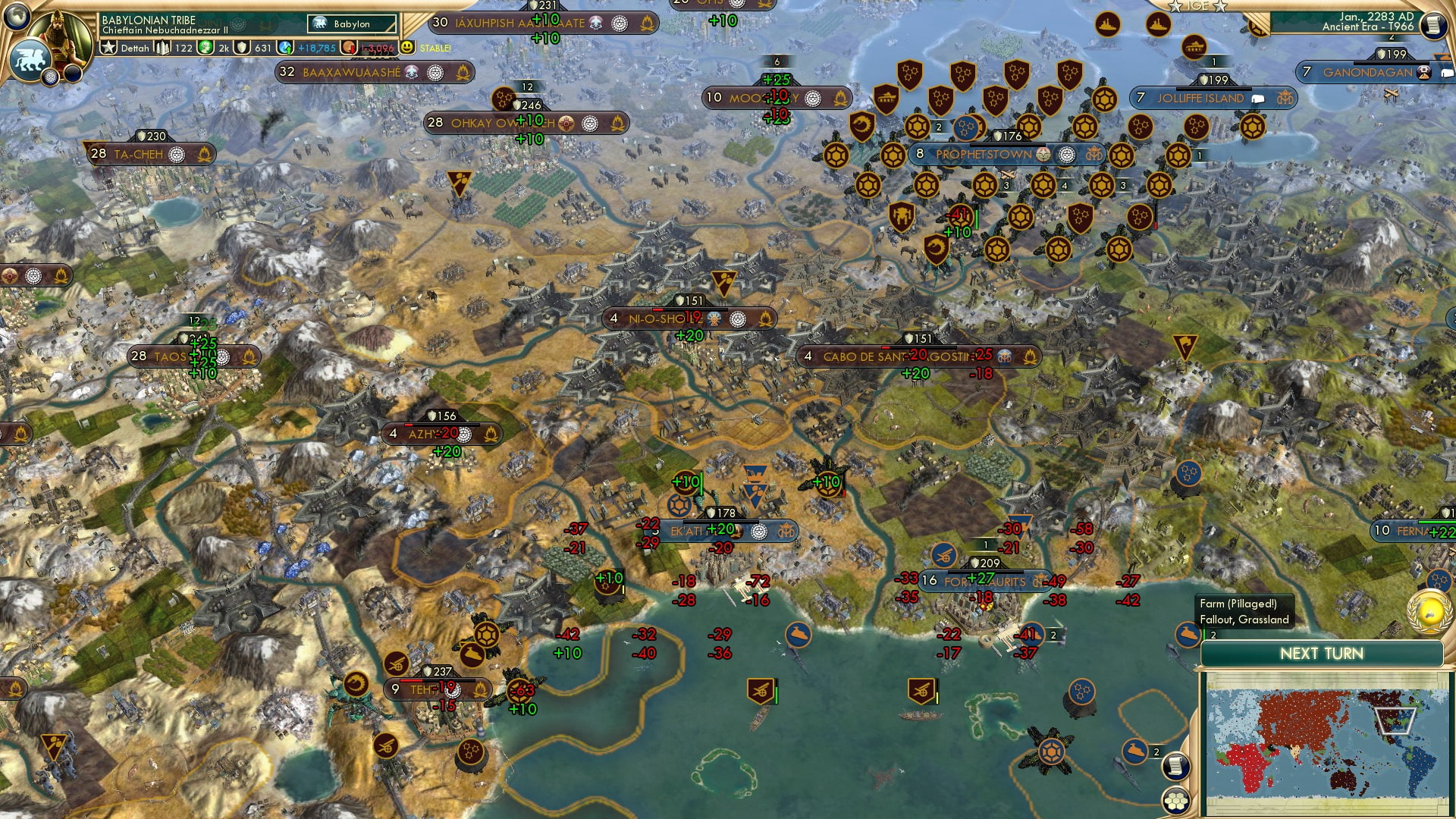This screenshot has height=819, width=1456.
Task: Click the gold icon showing the -3,096 deficit
Action: coord(349,47)
